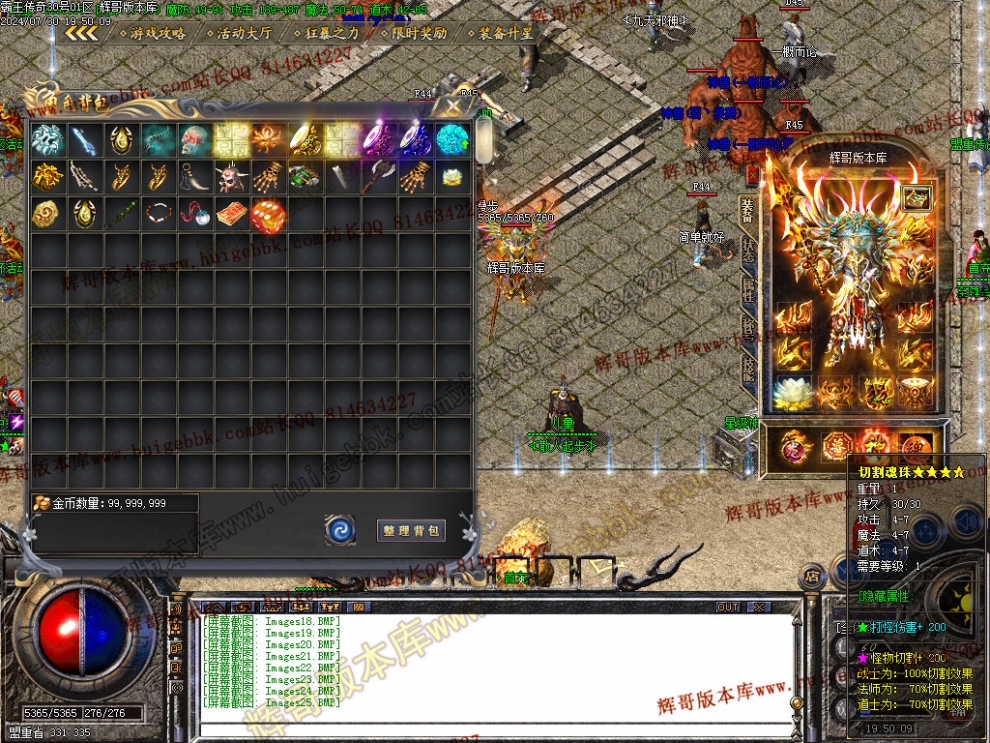This screenshot has height=743, width=990.
Task: Click the blue swirl button in backpack
Action: (x=340, y=530)
